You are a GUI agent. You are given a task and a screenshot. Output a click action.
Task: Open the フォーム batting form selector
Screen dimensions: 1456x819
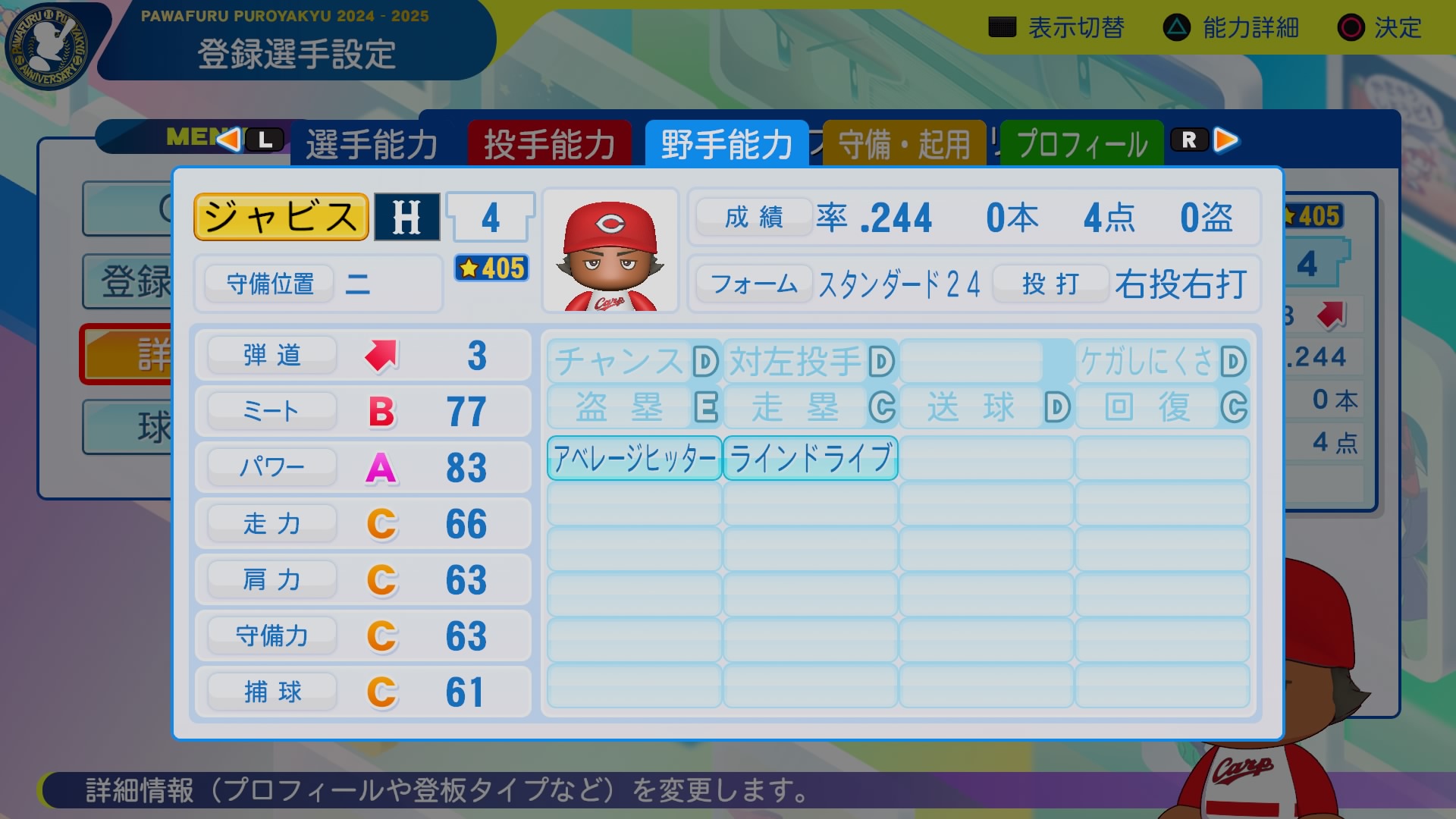click(x=754, y=284)
